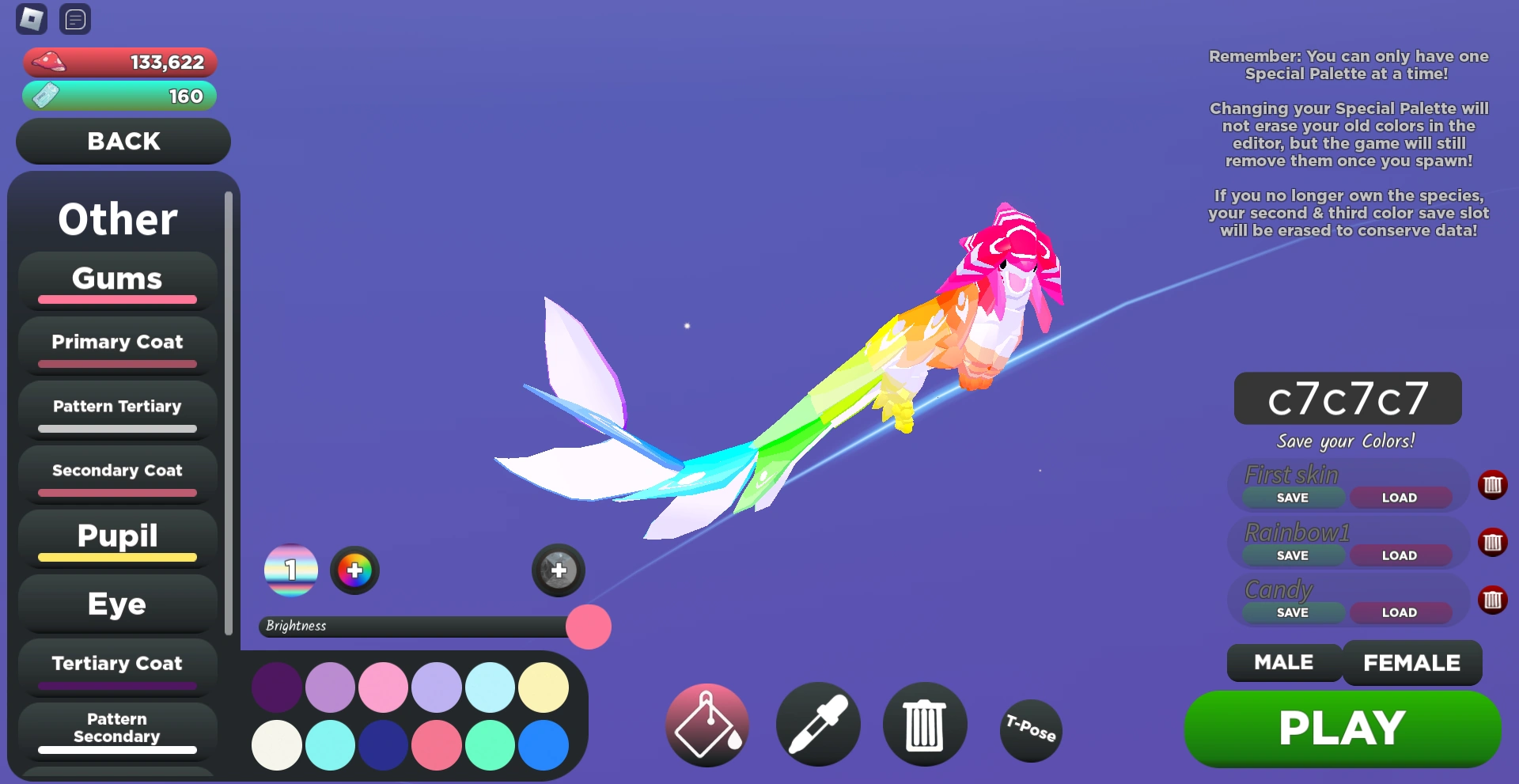The width and height of the screenshot is (1519, 784).
Task: Select the Tertiary Coat category
Action: coord(116,667)
